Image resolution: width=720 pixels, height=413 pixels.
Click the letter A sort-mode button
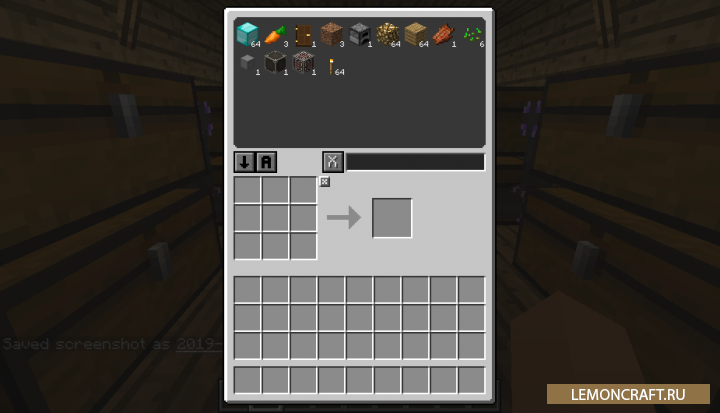(x=266, y=162)
